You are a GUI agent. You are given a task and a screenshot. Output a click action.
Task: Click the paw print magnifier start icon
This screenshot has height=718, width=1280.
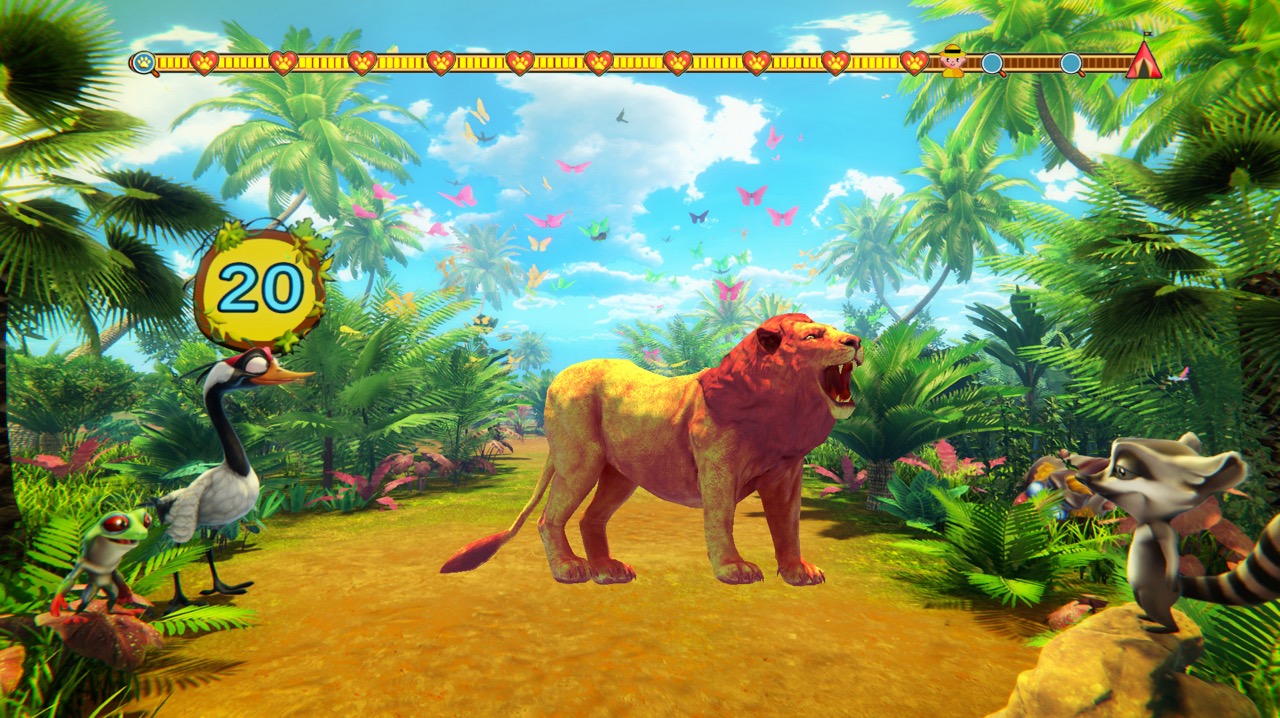pos(144,63)
